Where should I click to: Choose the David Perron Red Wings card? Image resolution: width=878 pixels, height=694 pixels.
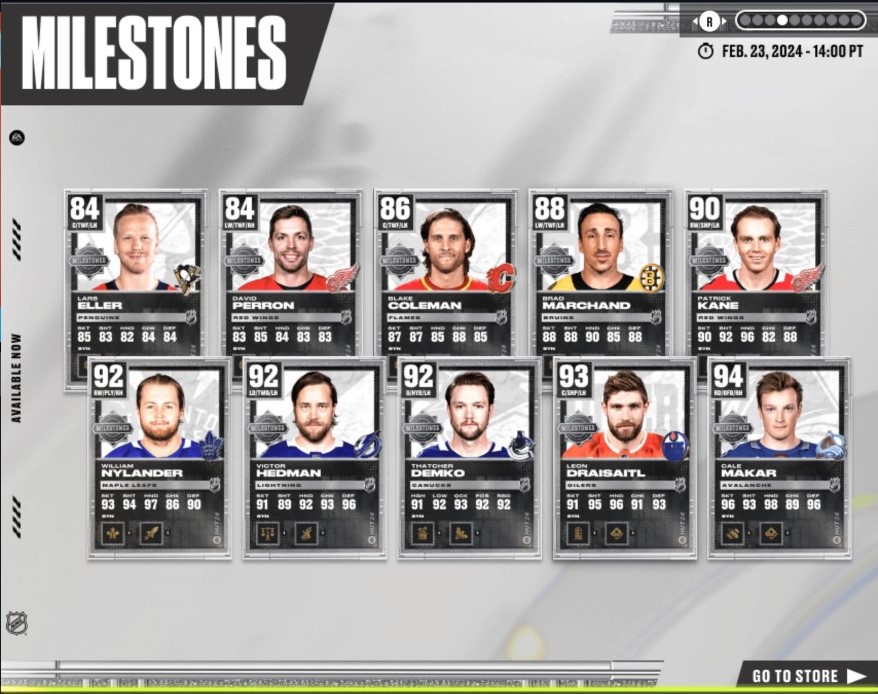[290, 270]
